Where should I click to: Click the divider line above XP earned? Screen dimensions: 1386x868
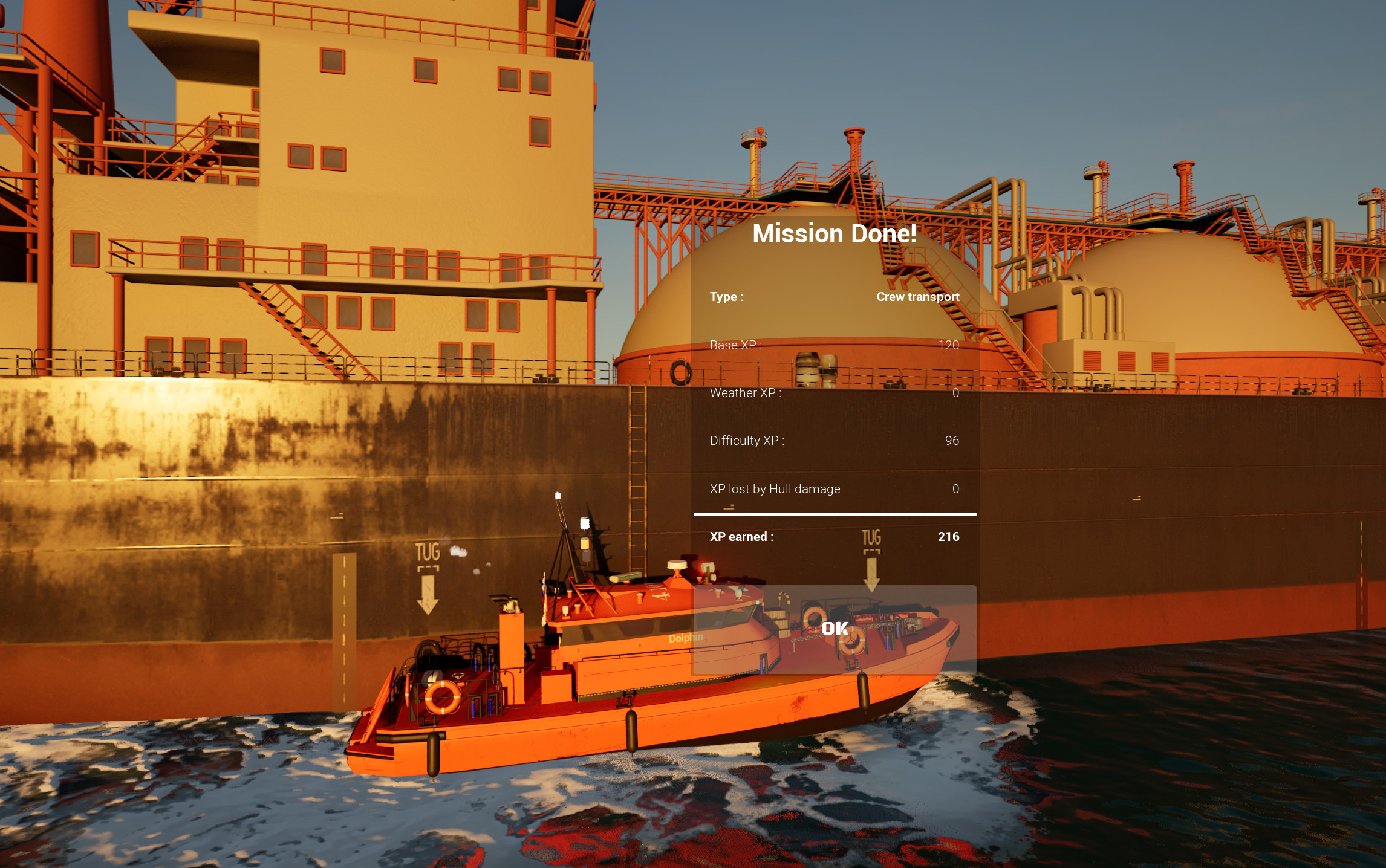[x=835, y=513]
